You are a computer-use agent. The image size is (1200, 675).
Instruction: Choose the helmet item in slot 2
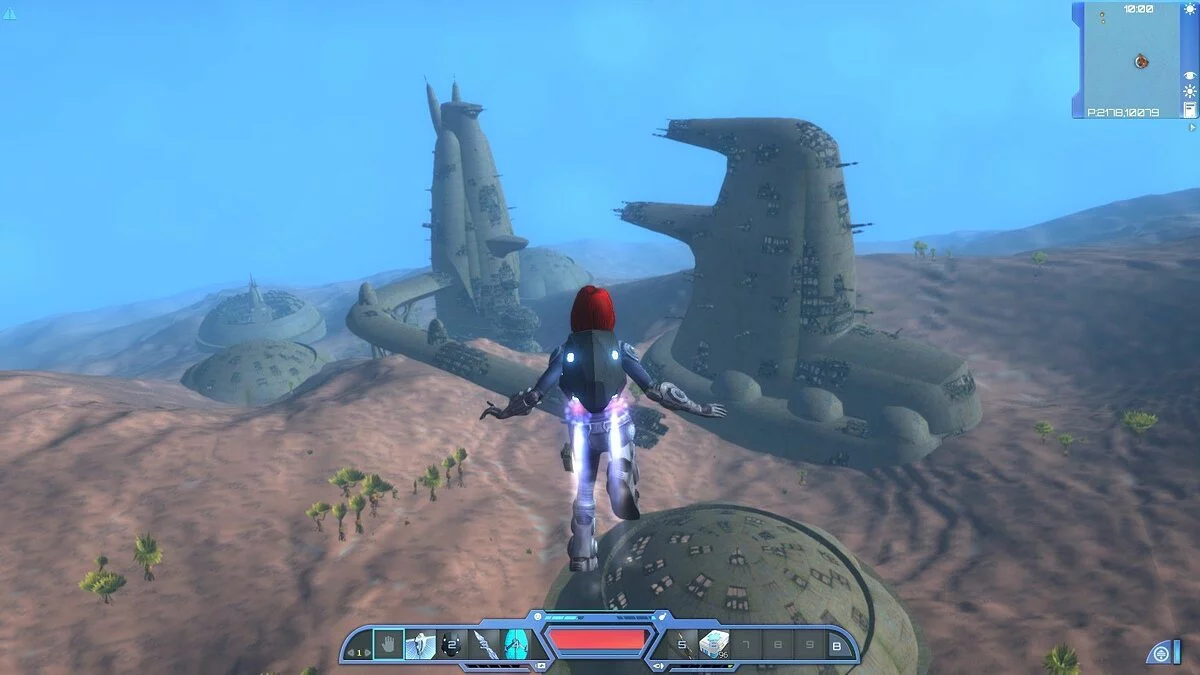click(452, 644)
